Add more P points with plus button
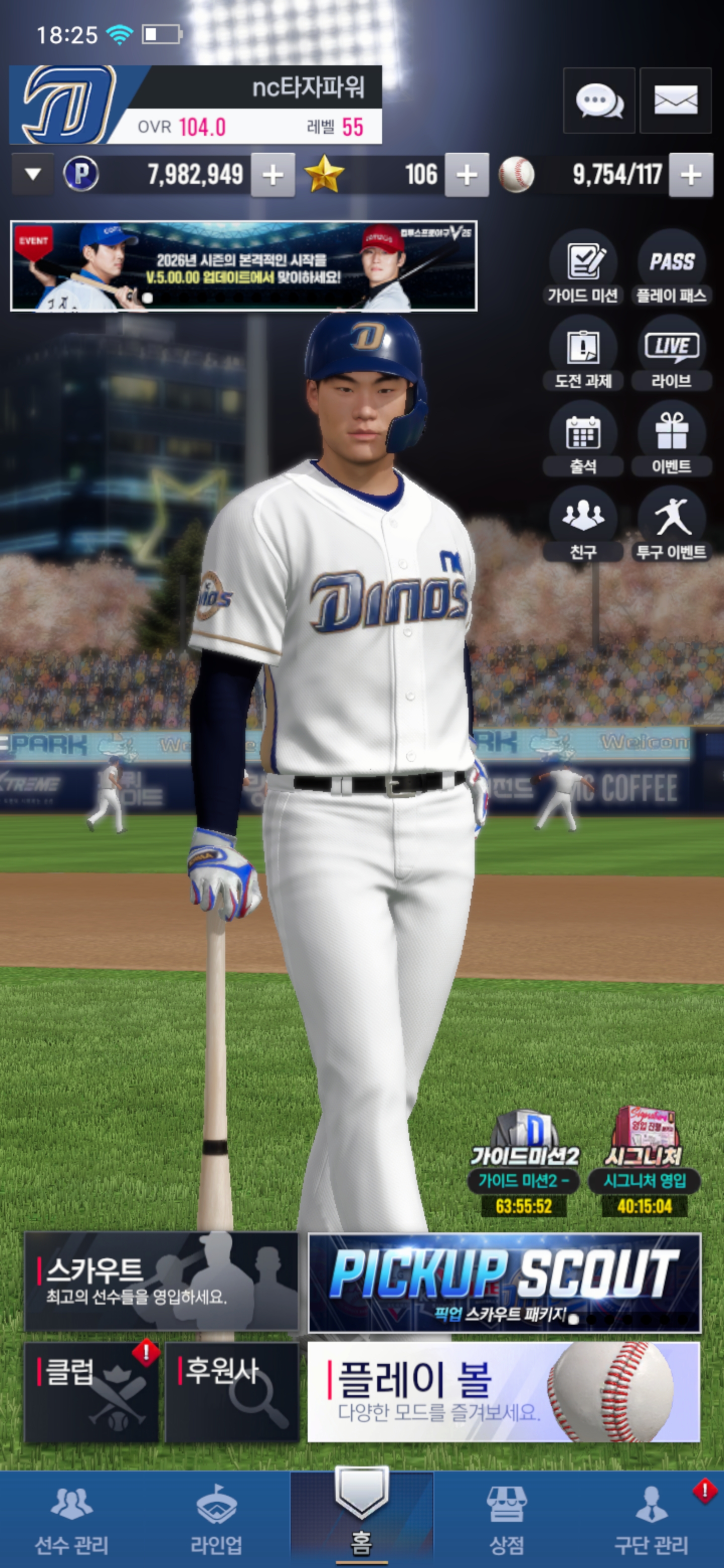724x1568 pixels. click(x=273, y=175)
